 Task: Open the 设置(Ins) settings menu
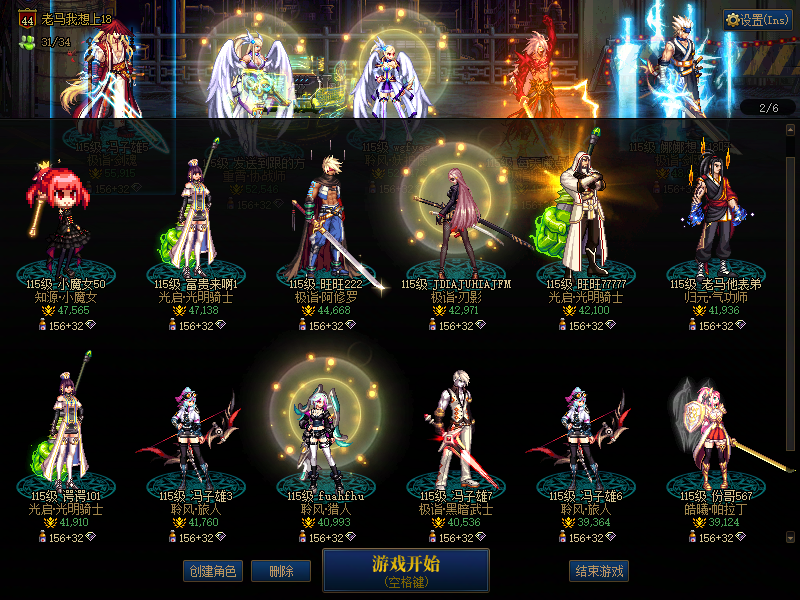(x=757, y=20)
